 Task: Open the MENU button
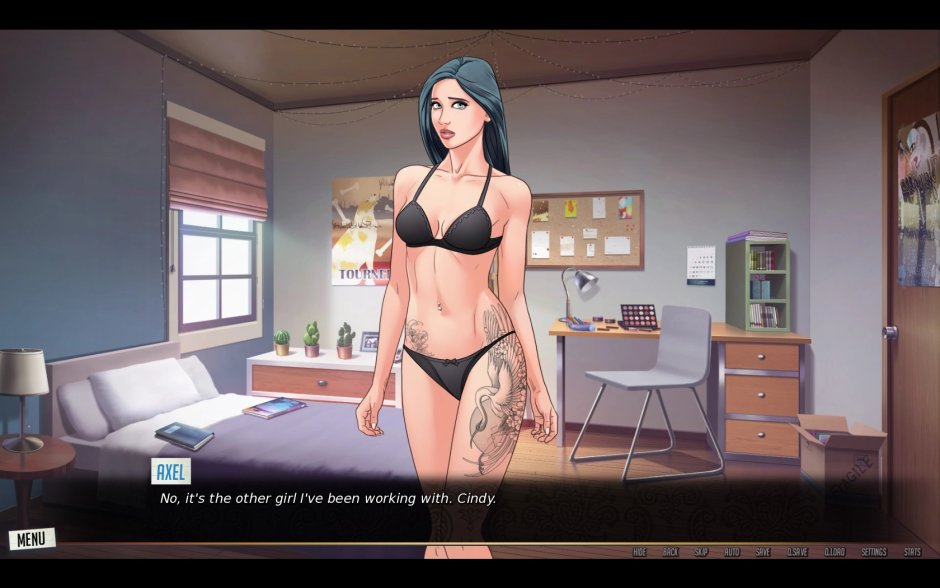click(x=31, y=539)
